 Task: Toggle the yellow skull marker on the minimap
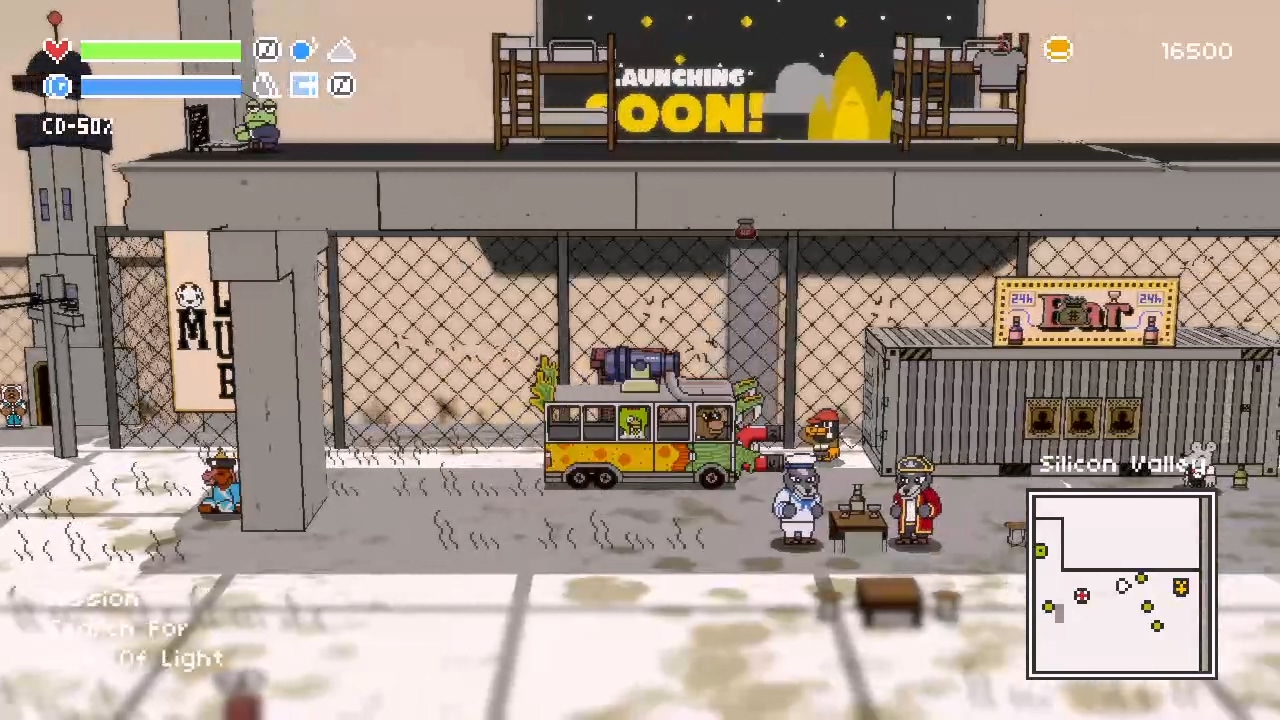1180,588
